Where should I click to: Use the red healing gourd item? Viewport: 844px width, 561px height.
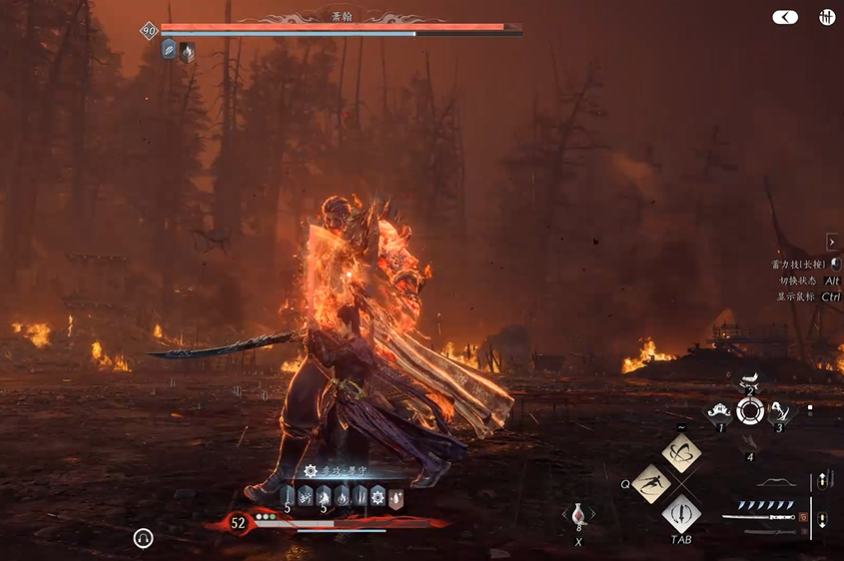coord(578,516)
